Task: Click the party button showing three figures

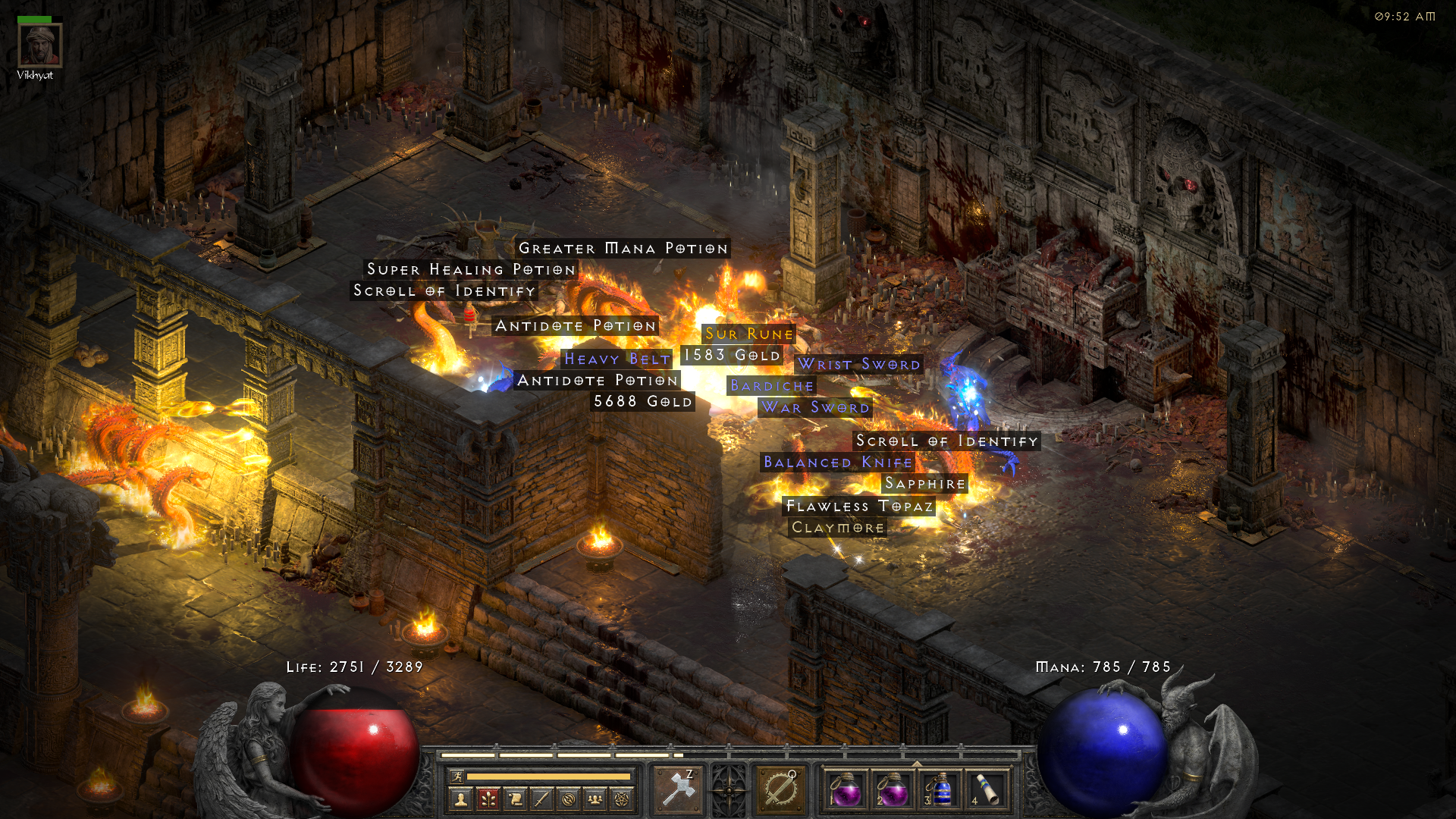Action: click(595, 799)
